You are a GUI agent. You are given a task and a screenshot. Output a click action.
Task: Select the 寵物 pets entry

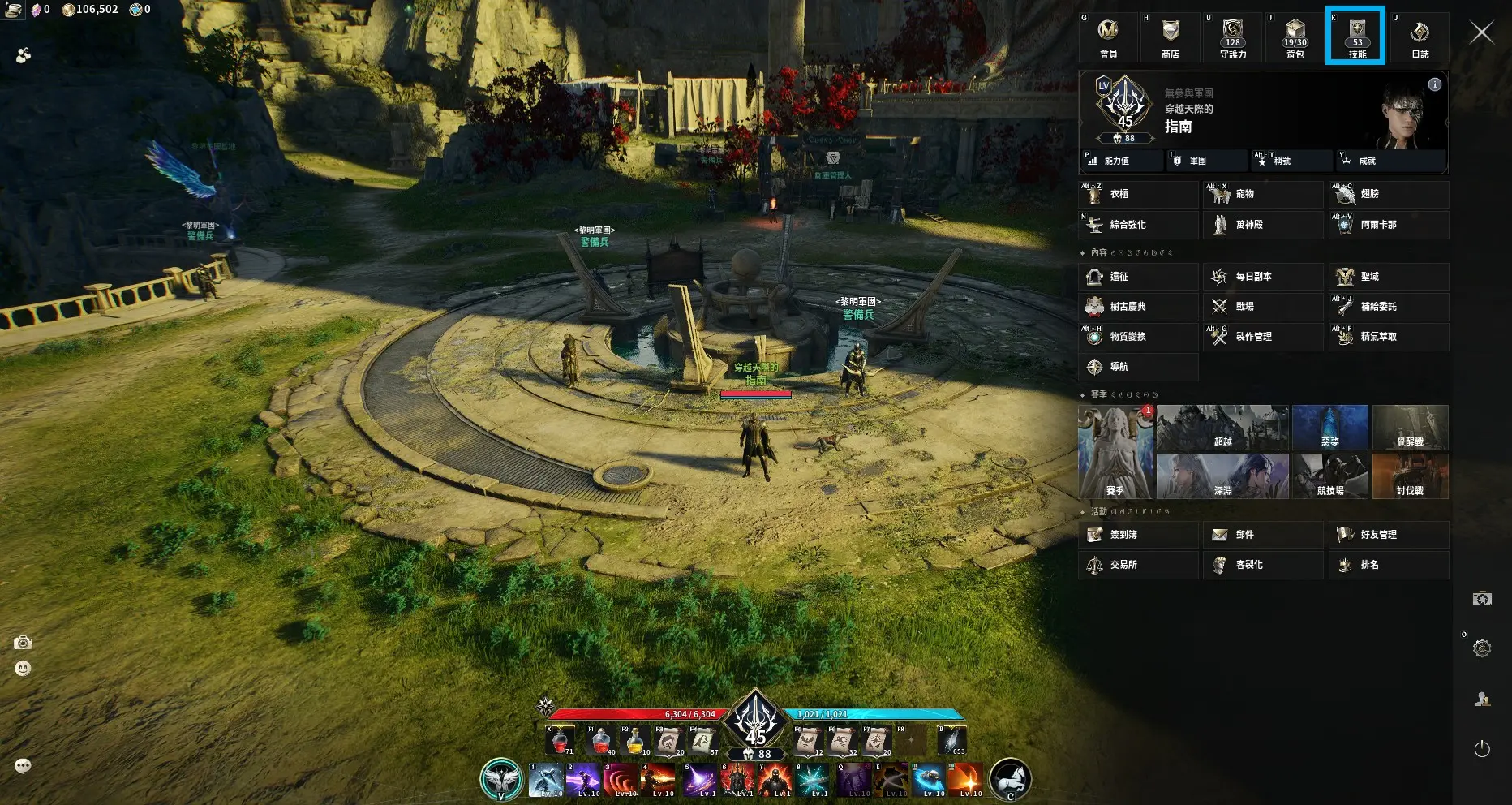[x=1262, y=194]
